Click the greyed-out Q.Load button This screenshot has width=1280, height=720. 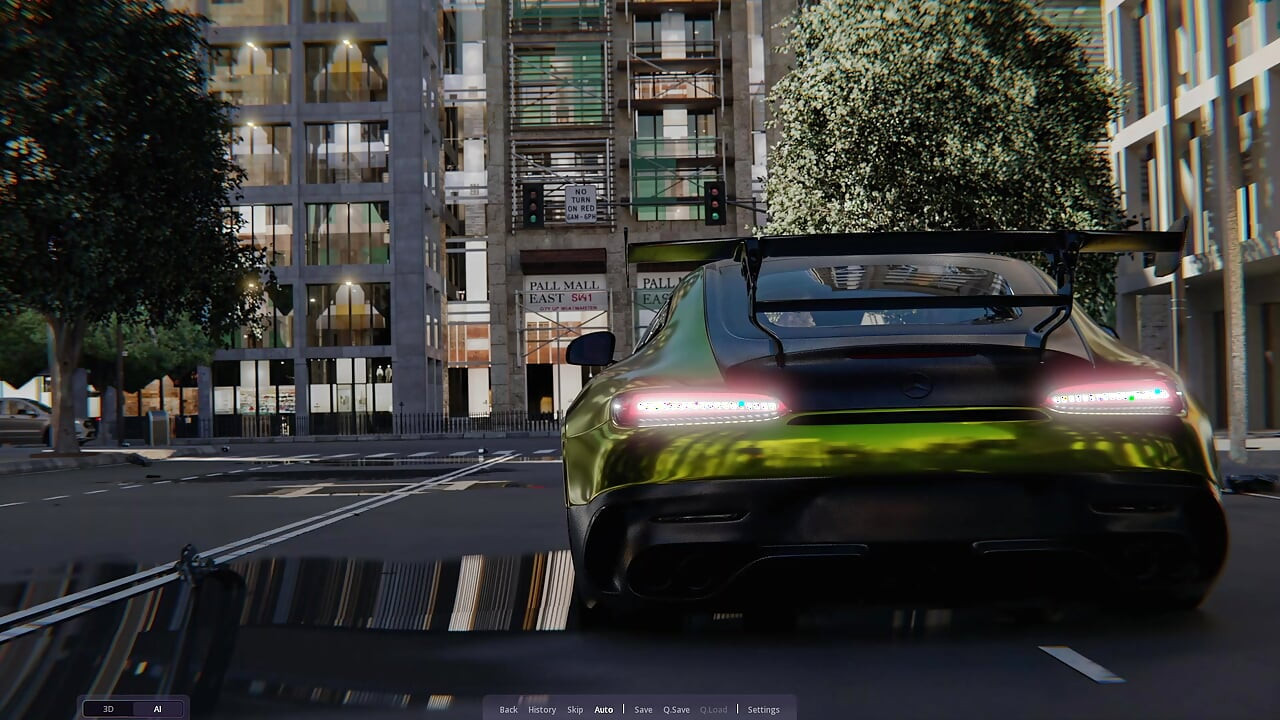(713, 710)
